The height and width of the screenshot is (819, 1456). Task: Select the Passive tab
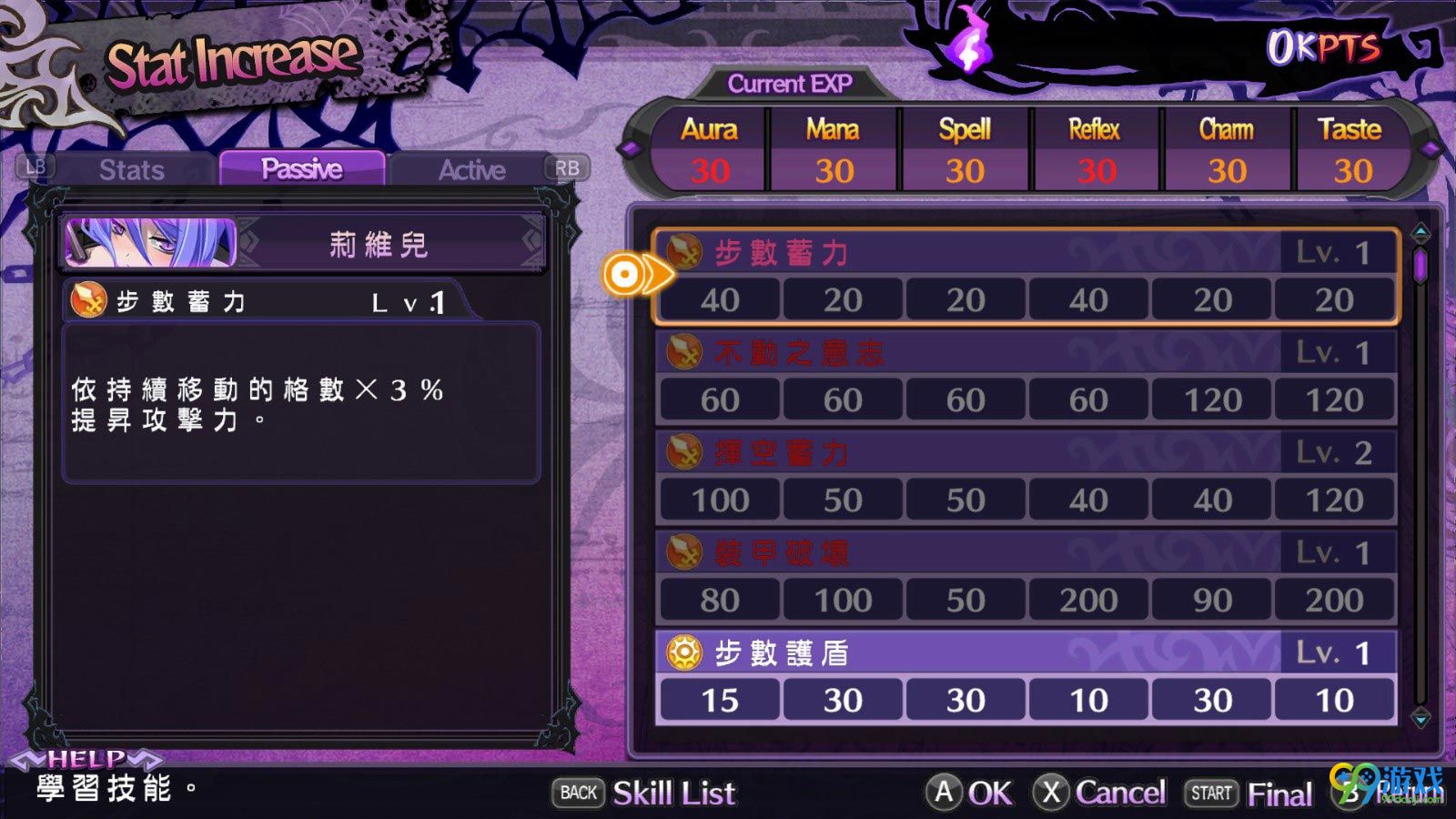point(301,169)
